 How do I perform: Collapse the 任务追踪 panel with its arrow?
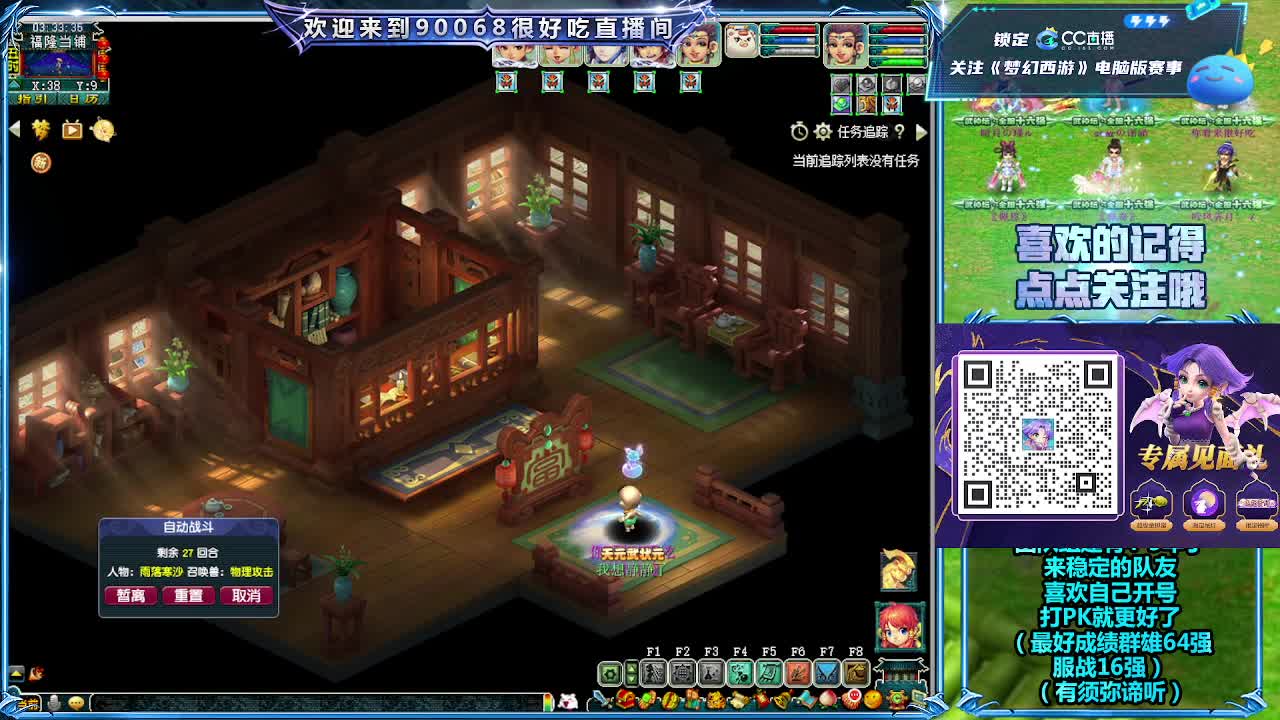pyautogui.click(x=922, y=132)
